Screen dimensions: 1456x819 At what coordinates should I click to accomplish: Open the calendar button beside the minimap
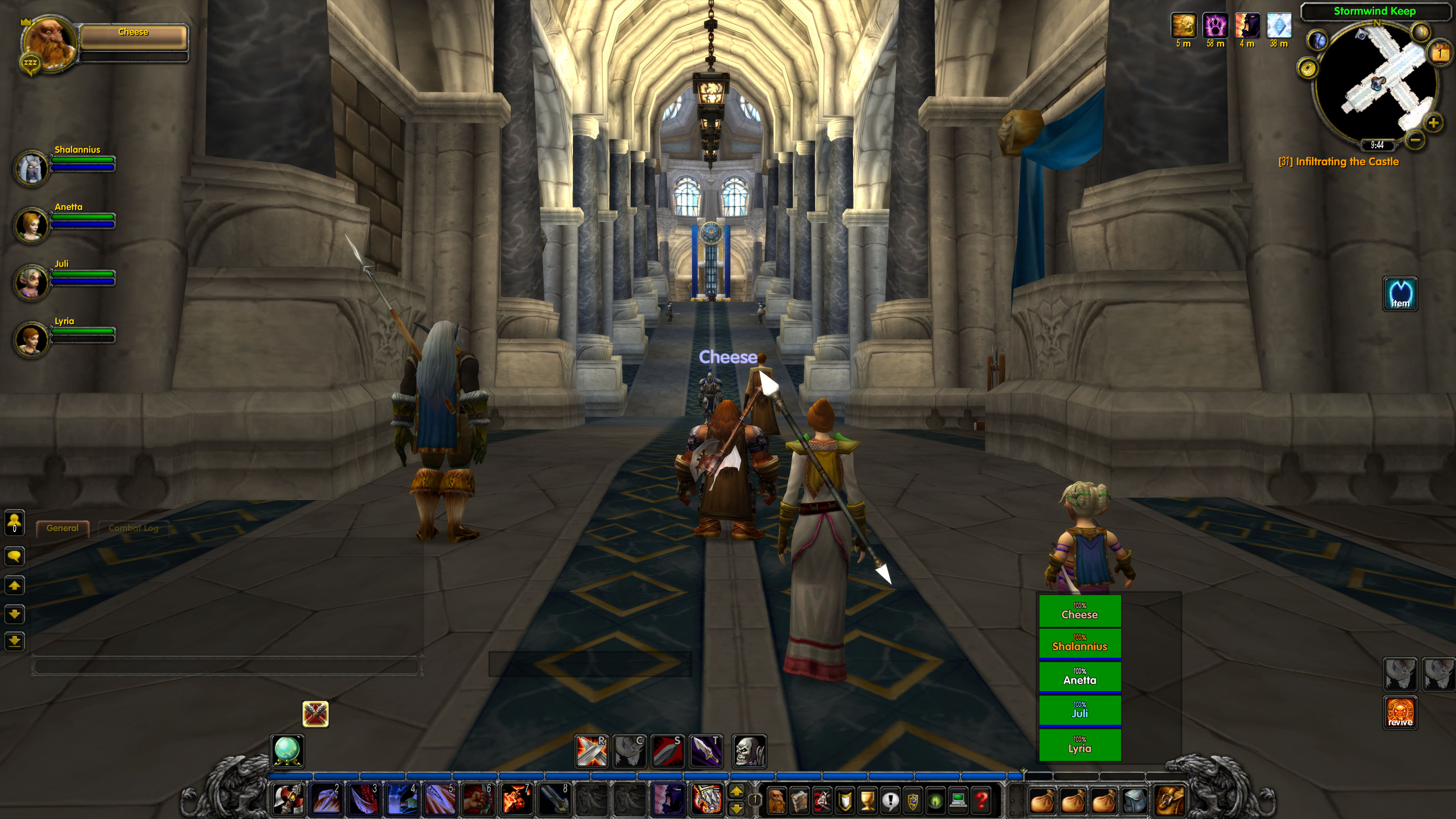coord(1440,54)
